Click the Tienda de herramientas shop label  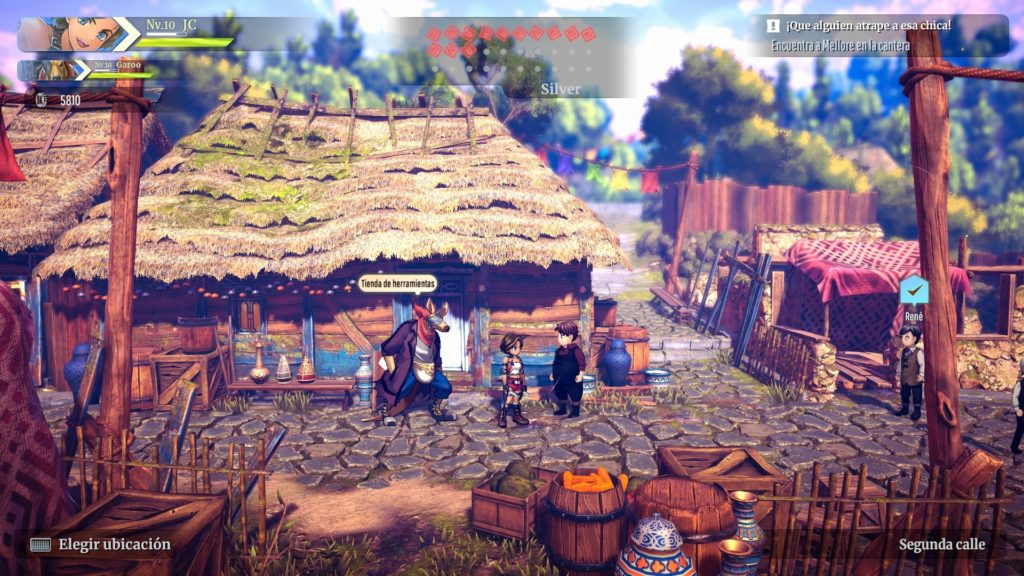[x=398, y=283]
